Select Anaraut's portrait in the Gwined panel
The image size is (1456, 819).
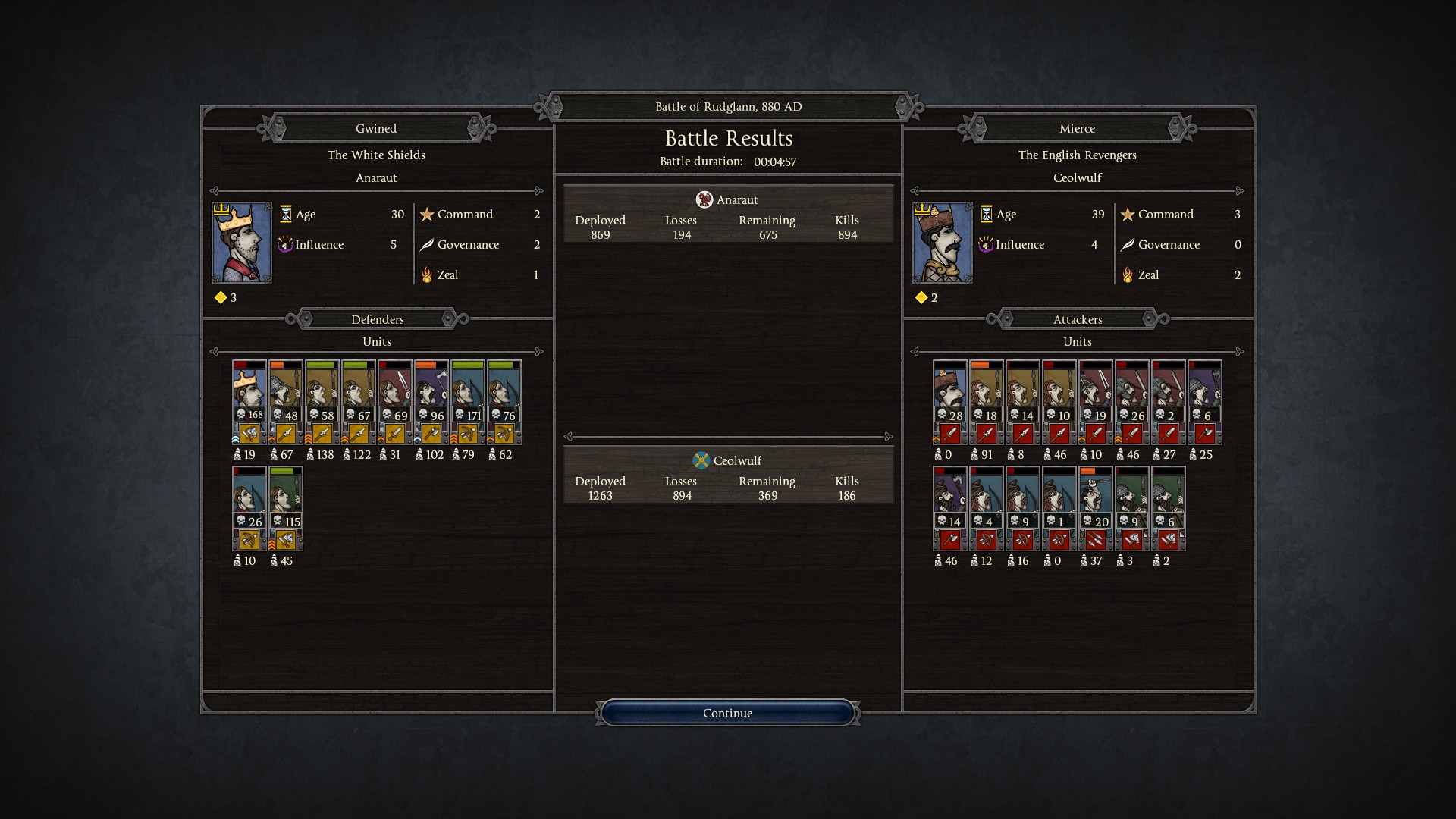pos(241,243)
